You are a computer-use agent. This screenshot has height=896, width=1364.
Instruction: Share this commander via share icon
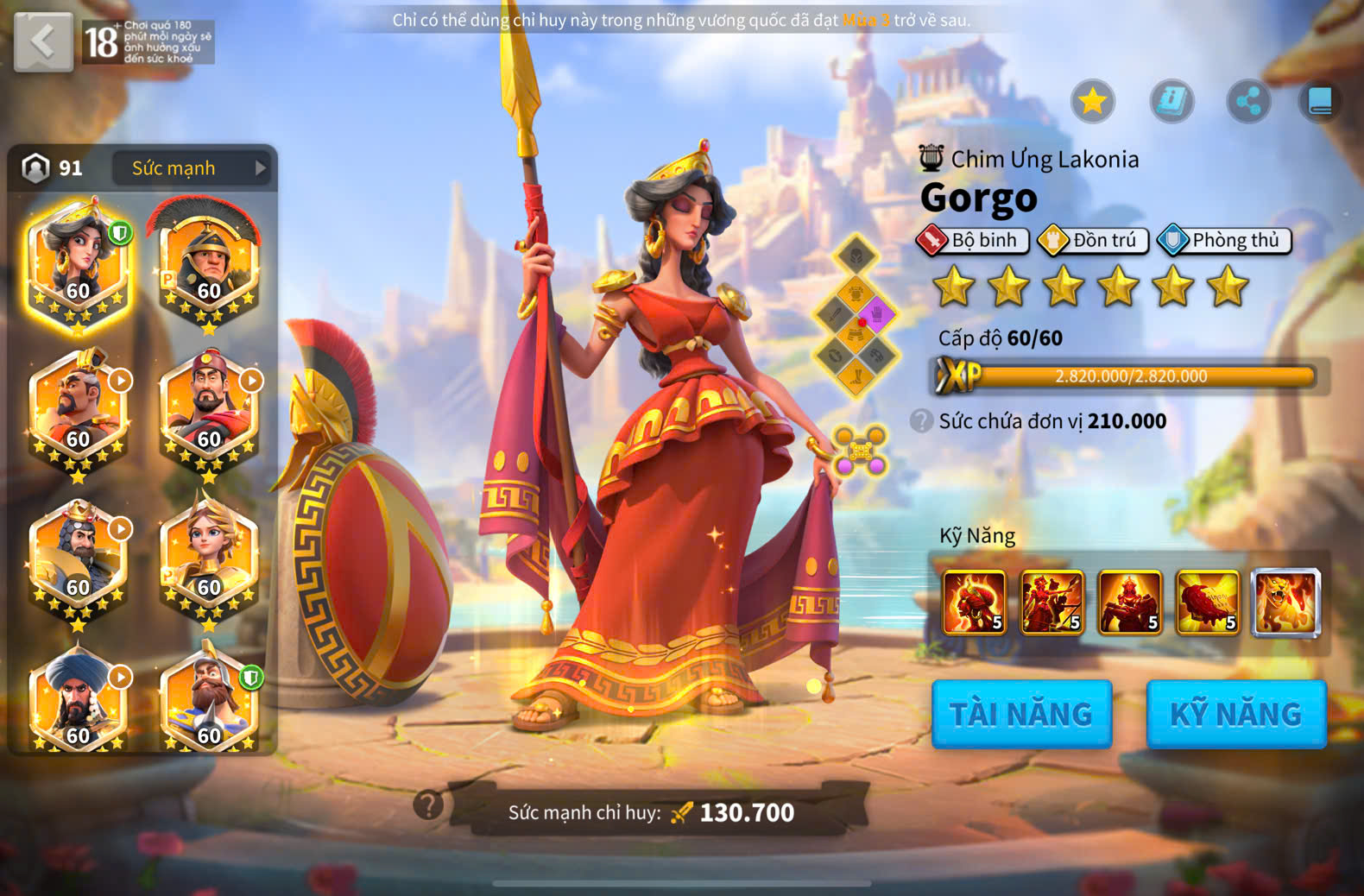point(1248,102)
